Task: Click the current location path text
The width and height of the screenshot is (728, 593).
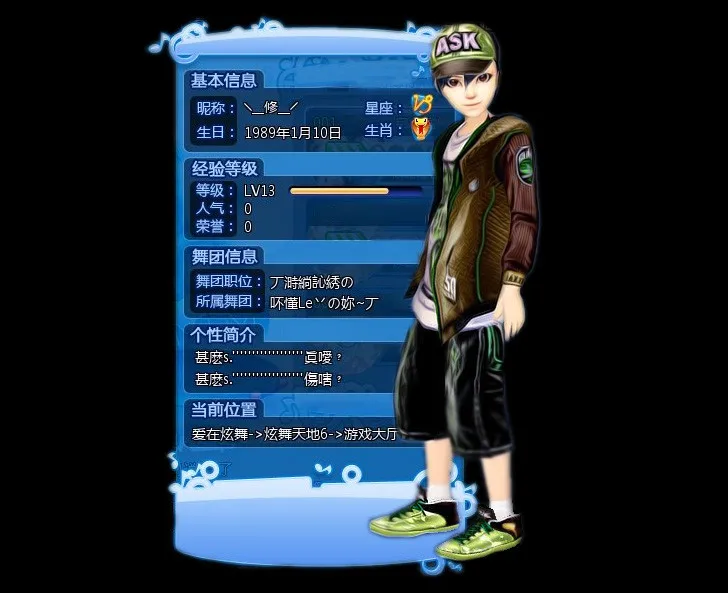Action: 288,435
